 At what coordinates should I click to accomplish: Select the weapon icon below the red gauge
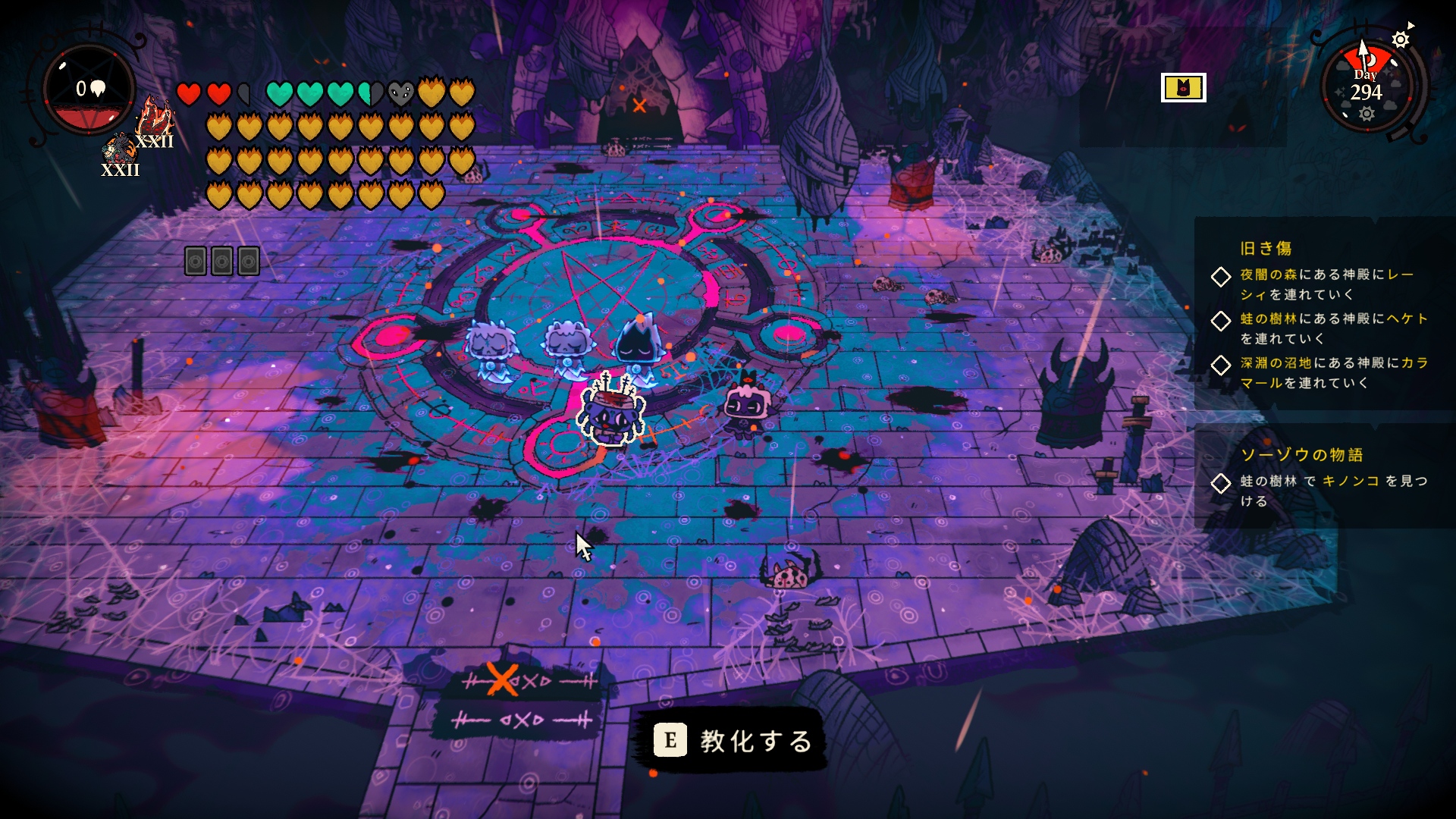[x=119, y=154]
